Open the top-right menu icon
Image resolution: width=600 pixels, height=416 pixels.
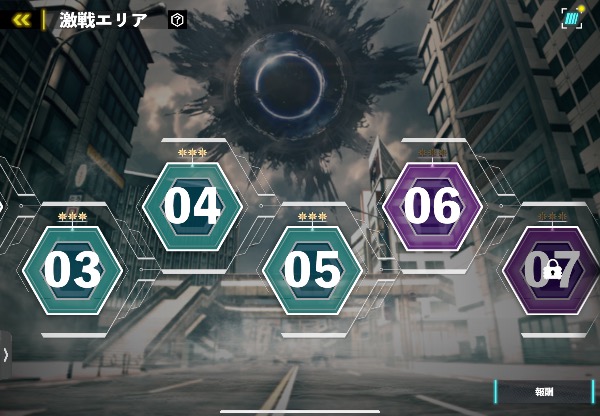[x=572, y=18]
